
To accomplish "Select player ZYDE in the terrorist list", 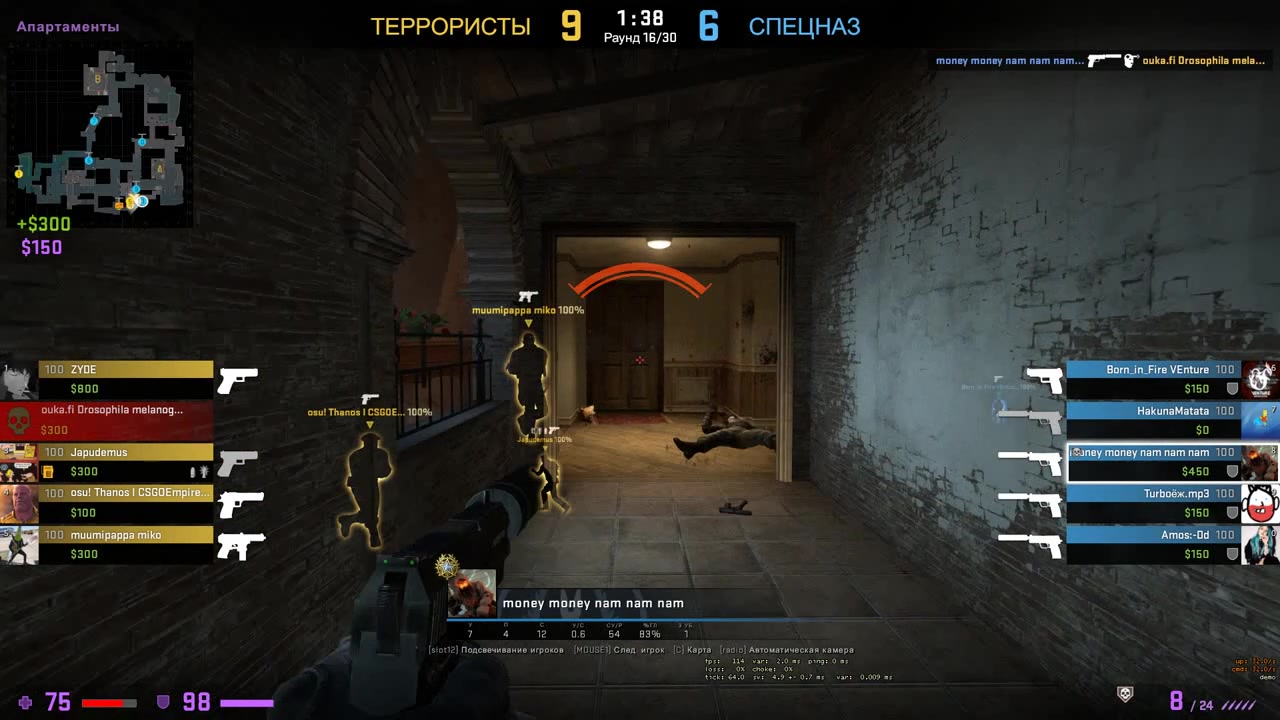I will (x=125, y=379).
